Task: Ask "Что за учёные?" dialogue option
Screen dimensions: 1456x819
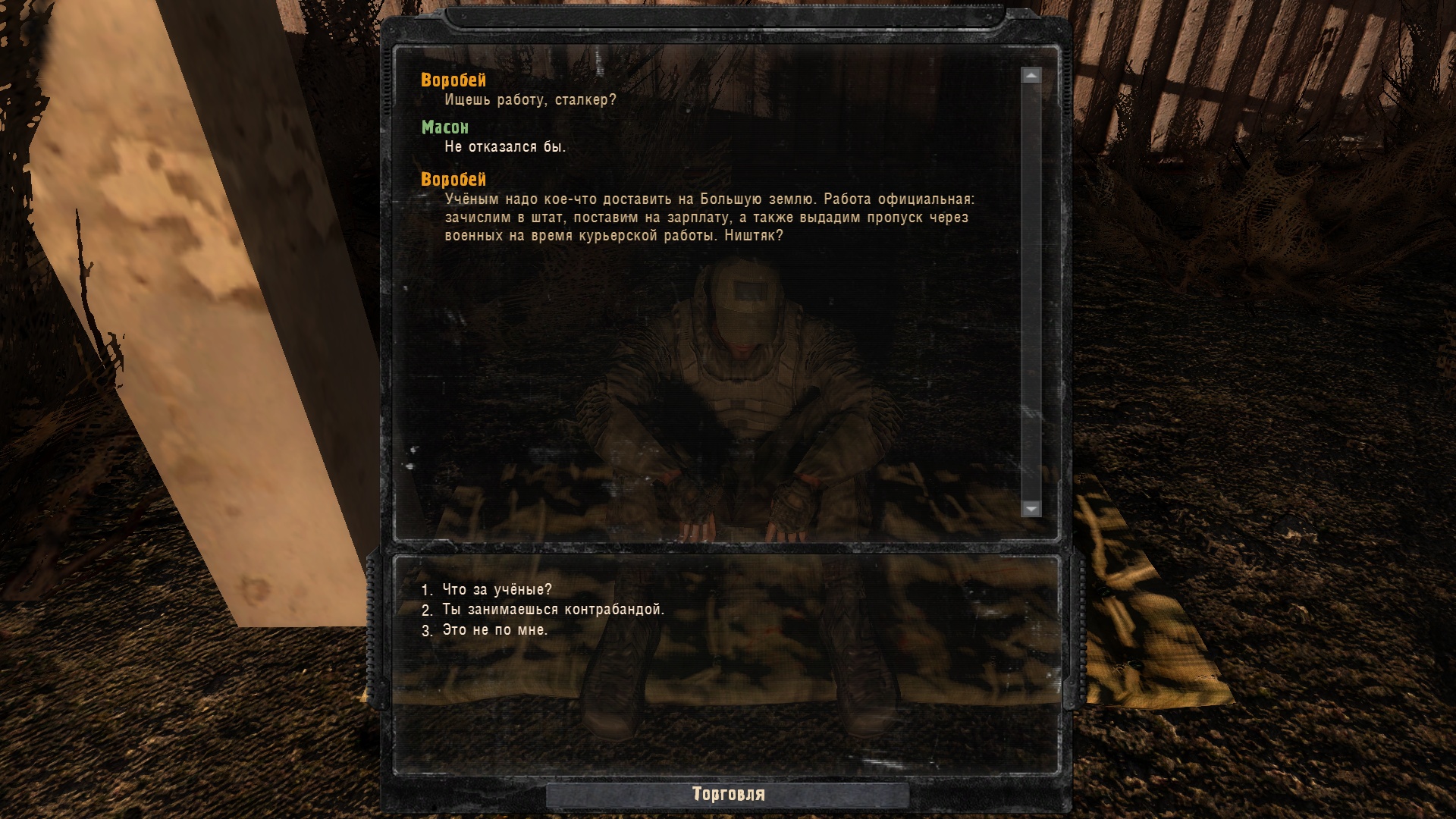Action: click(x=497, y=589)
